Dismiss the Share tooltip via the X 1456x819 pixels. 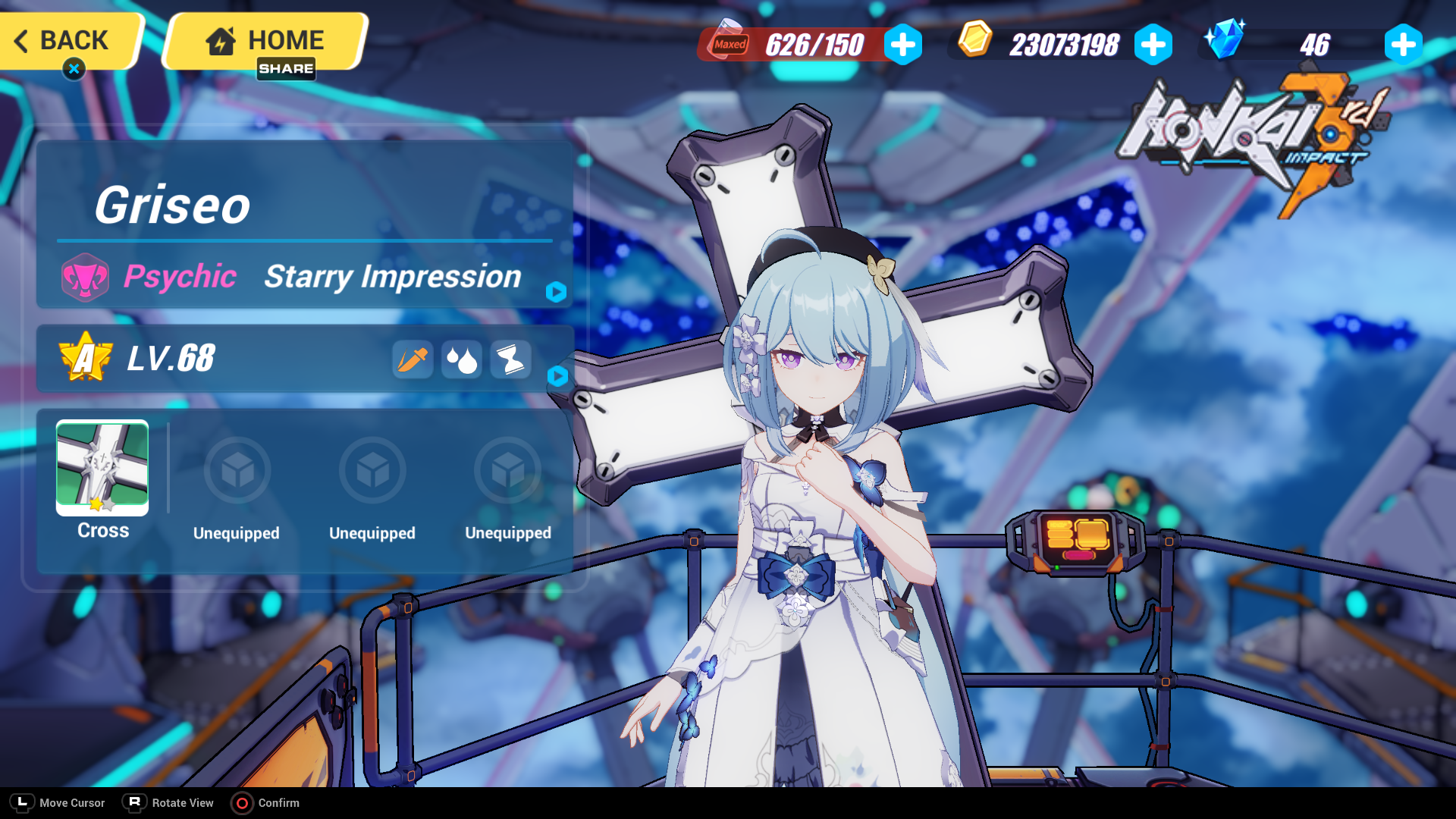73,69
